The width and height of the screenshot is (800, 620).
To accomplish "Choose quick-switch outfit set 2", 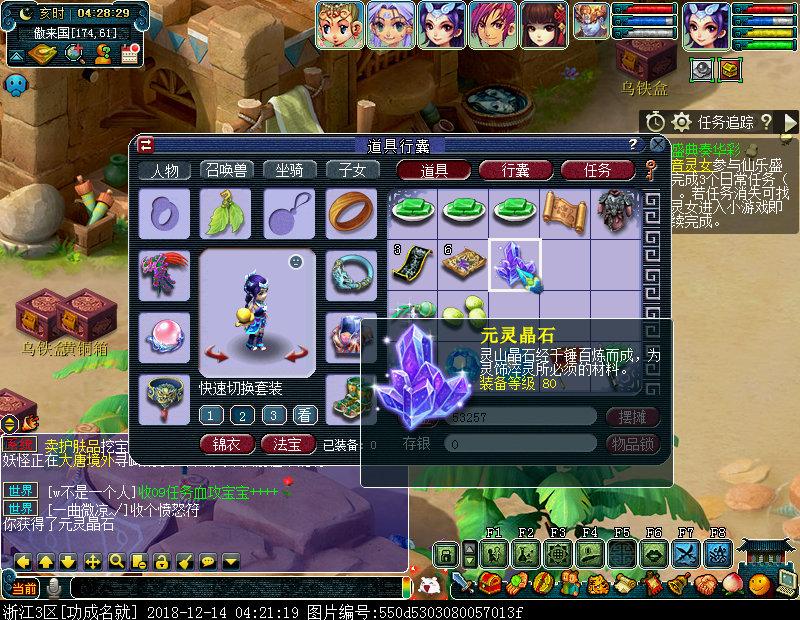I will [x=241, y=415].
